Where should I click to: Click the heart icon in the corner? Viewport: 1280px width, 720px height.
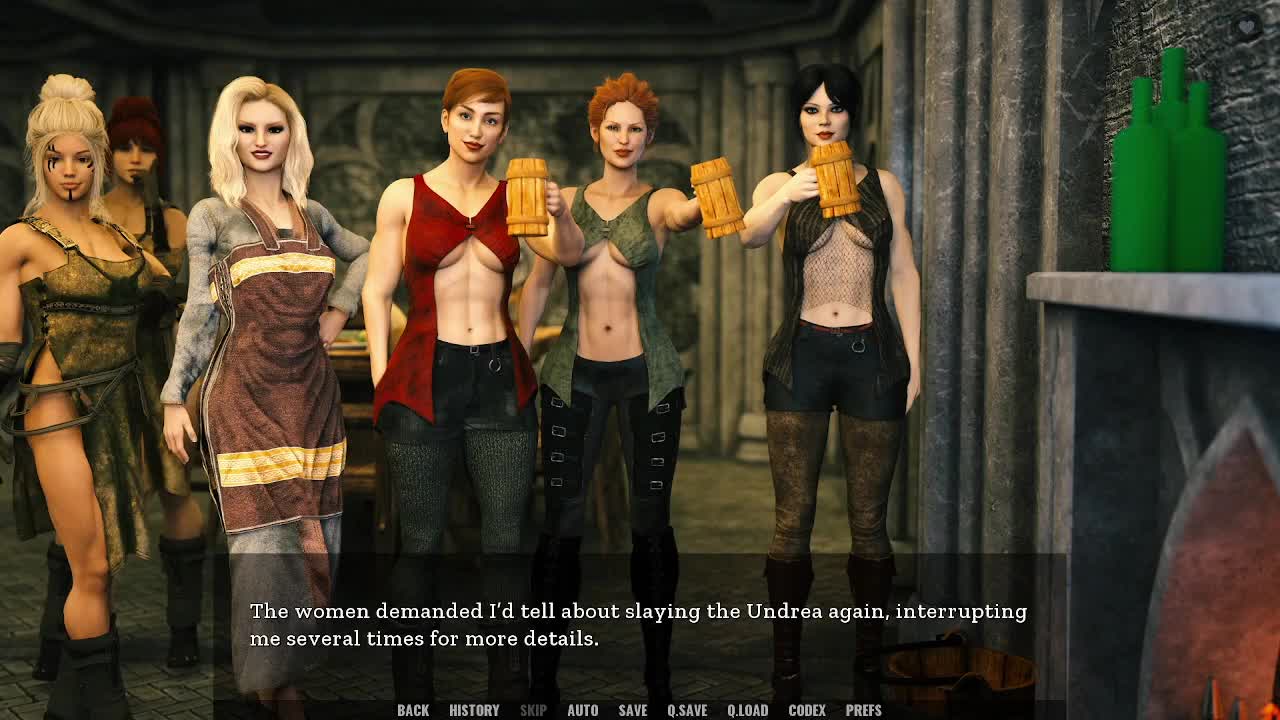(1246, 27)
